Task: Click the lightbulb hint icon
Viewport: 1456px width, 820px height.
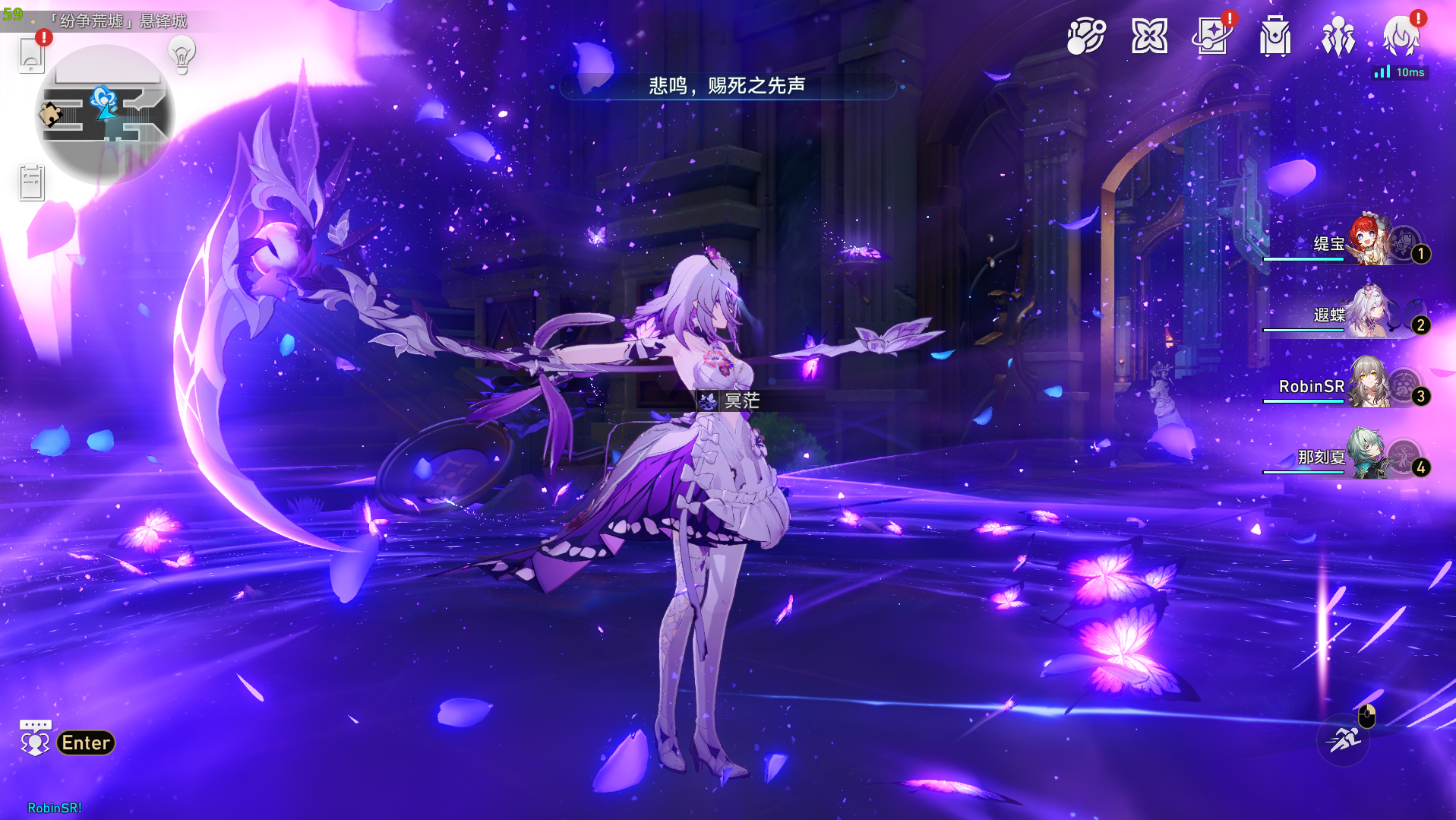Action: click(182, 55)
